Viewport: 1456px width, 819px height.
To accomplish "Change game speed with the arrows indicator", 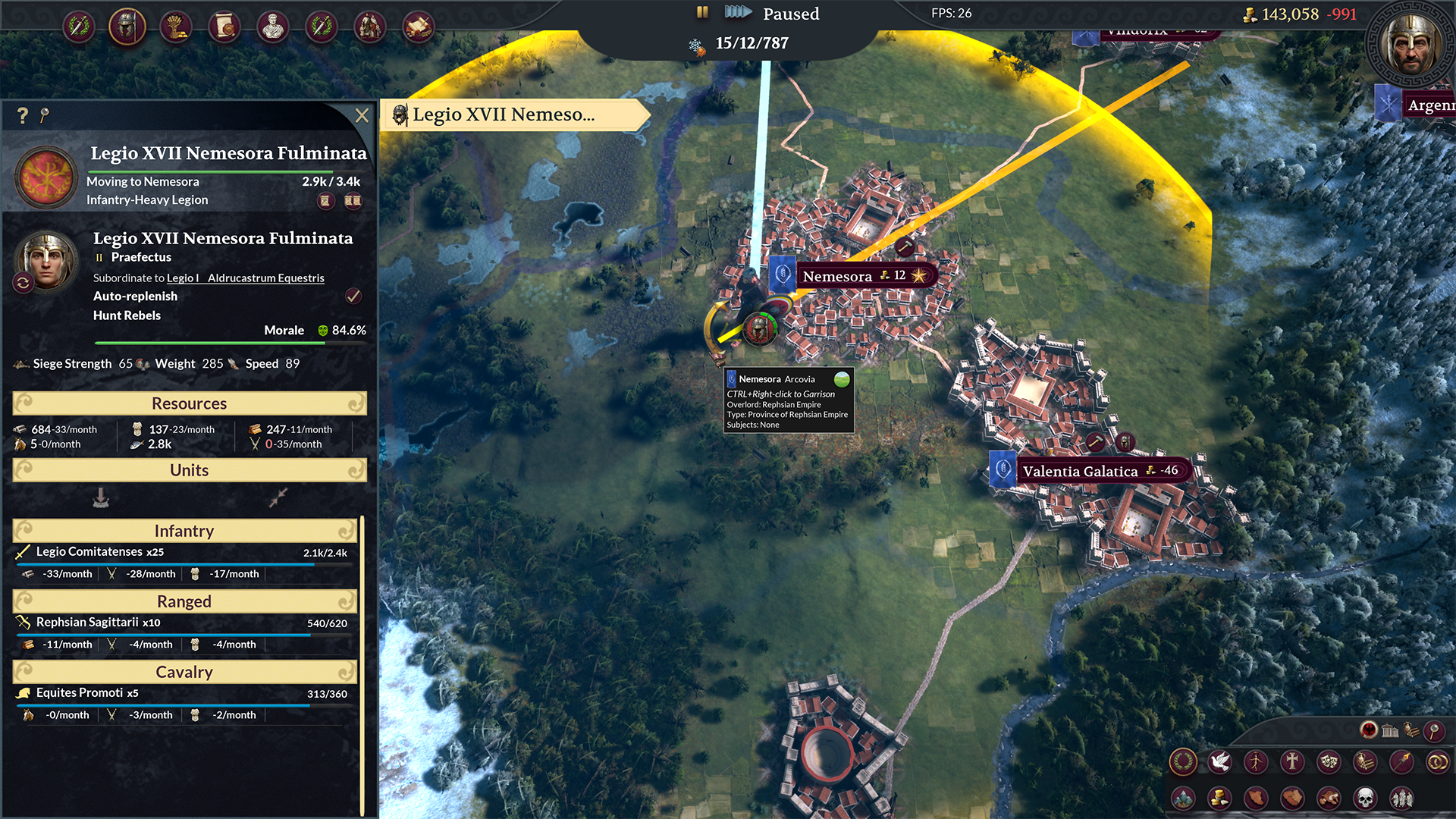I will (x=737, y=12).
